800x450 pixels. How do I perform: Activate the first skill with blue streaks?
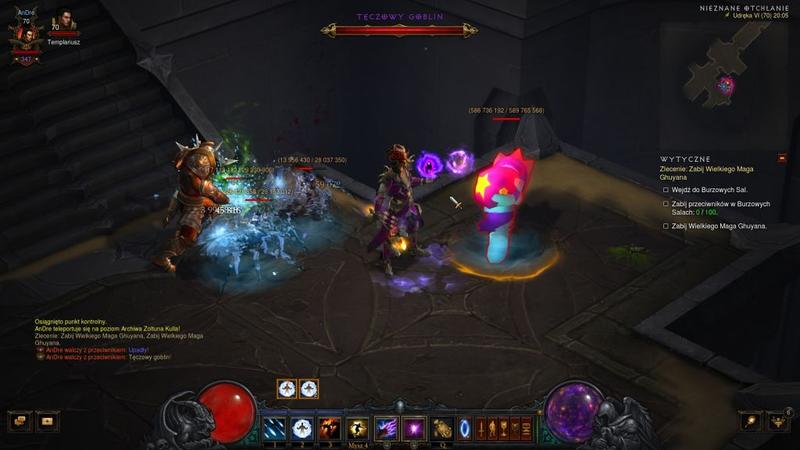coord(272,428)
